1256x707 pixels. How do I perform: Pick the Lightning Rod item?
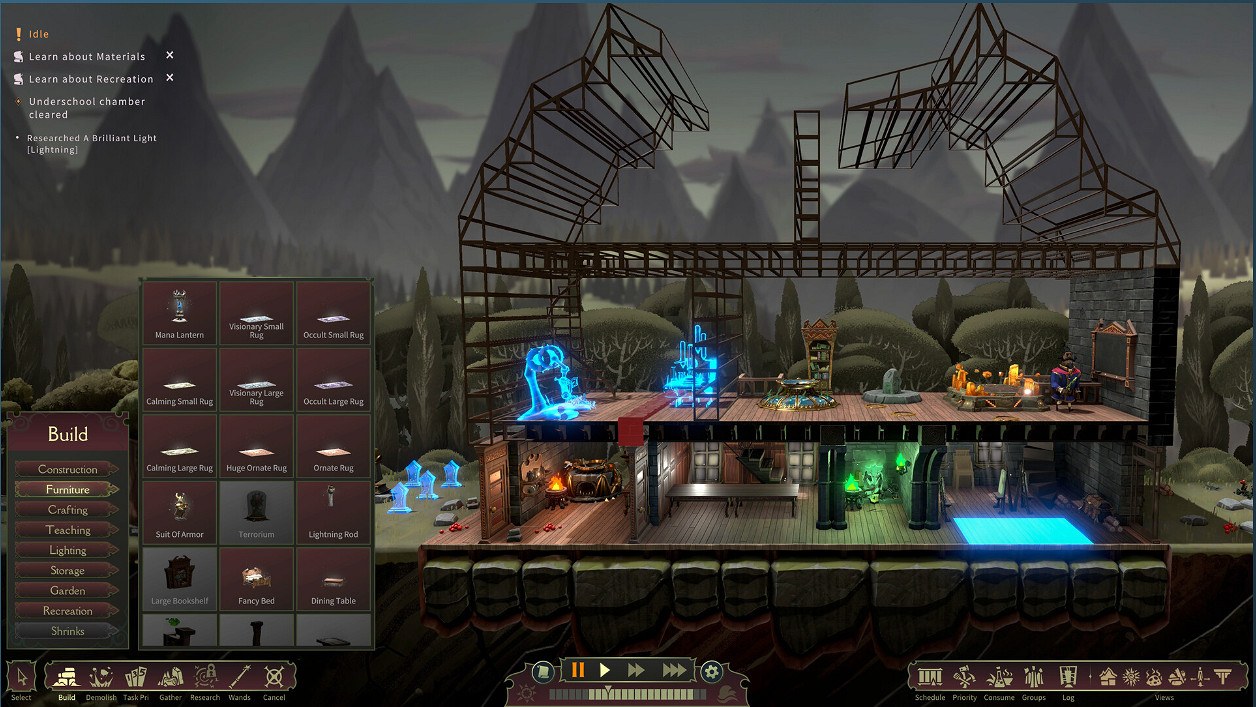[x=333, y=513]
